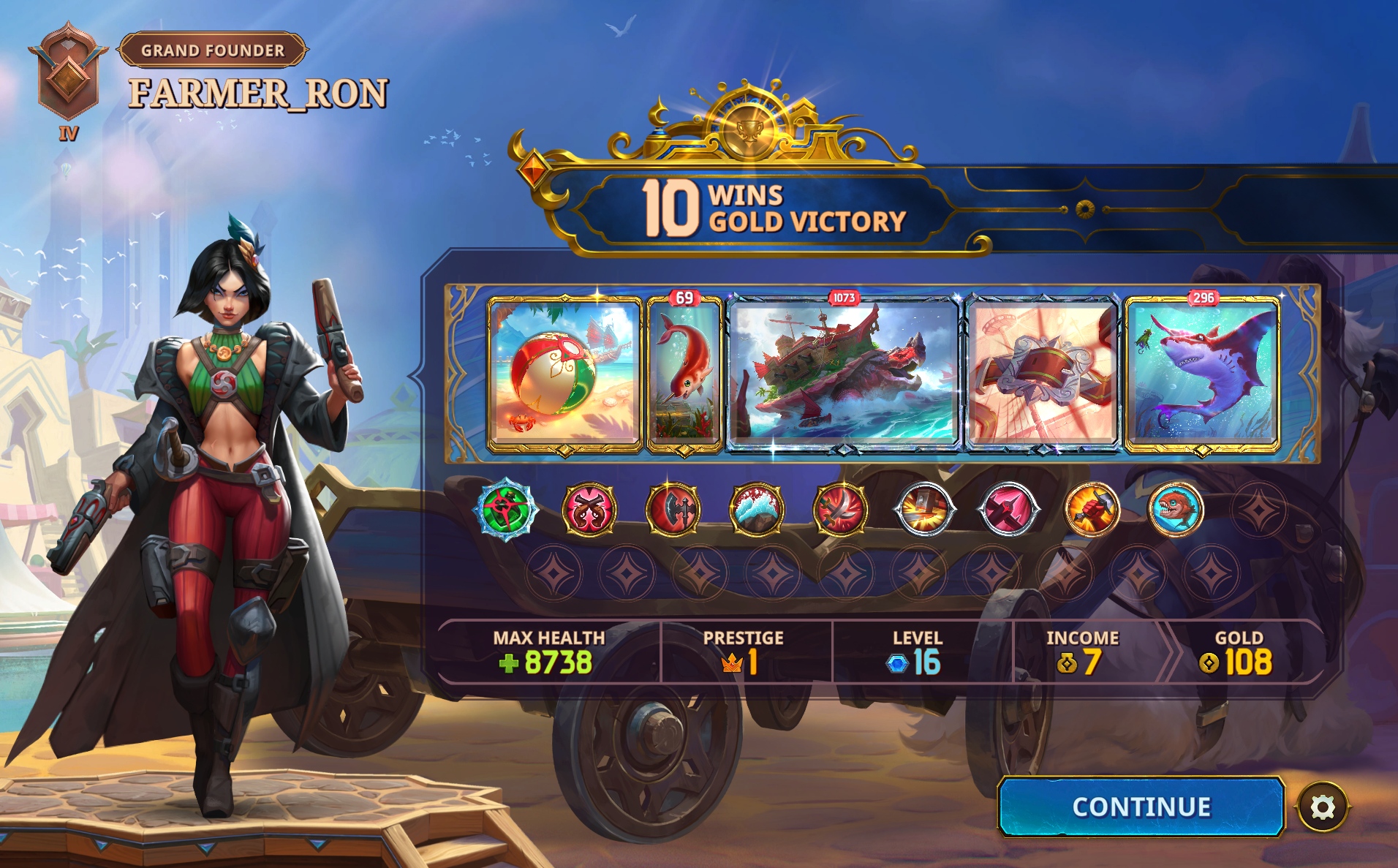Select the turtle pirate ship item card
Image resolution: width=1398 pixels, height=868 pixels.
click(843, 374)
